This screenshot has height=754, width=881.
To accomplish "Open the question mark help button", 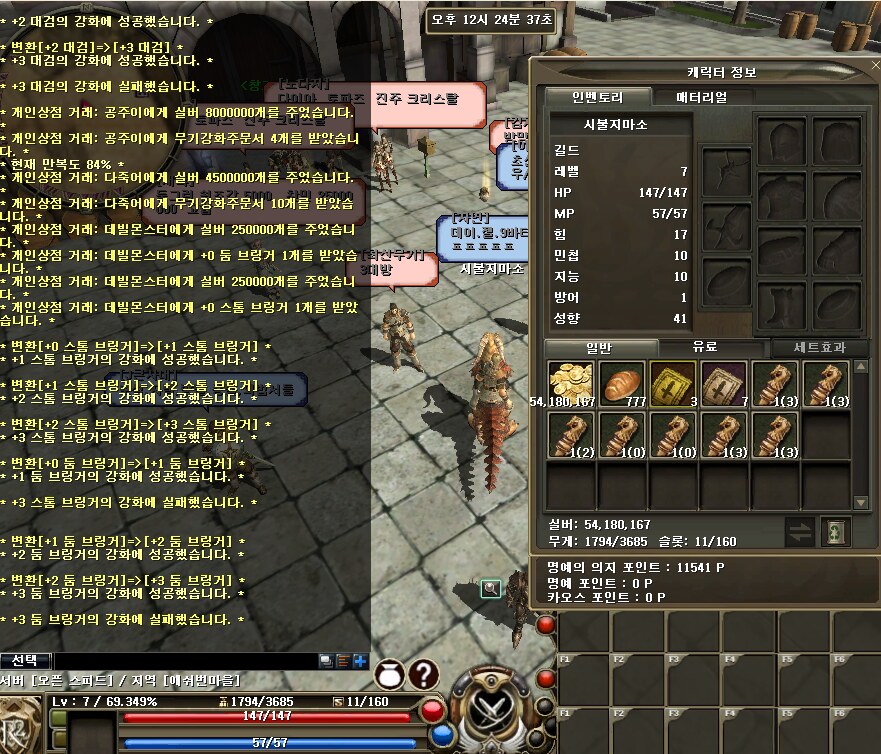I will [x=424, y=674].
